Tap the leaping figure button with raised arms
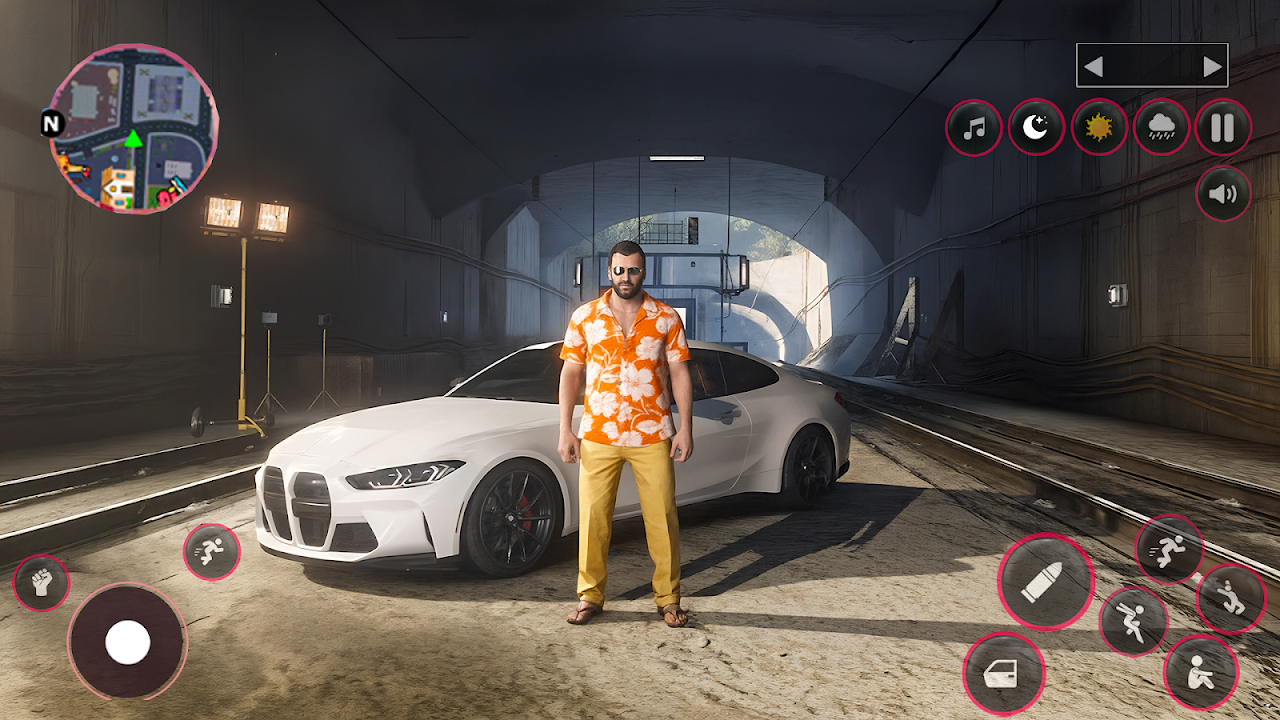Screen dimensions: 1280x720 [1133, 621]
